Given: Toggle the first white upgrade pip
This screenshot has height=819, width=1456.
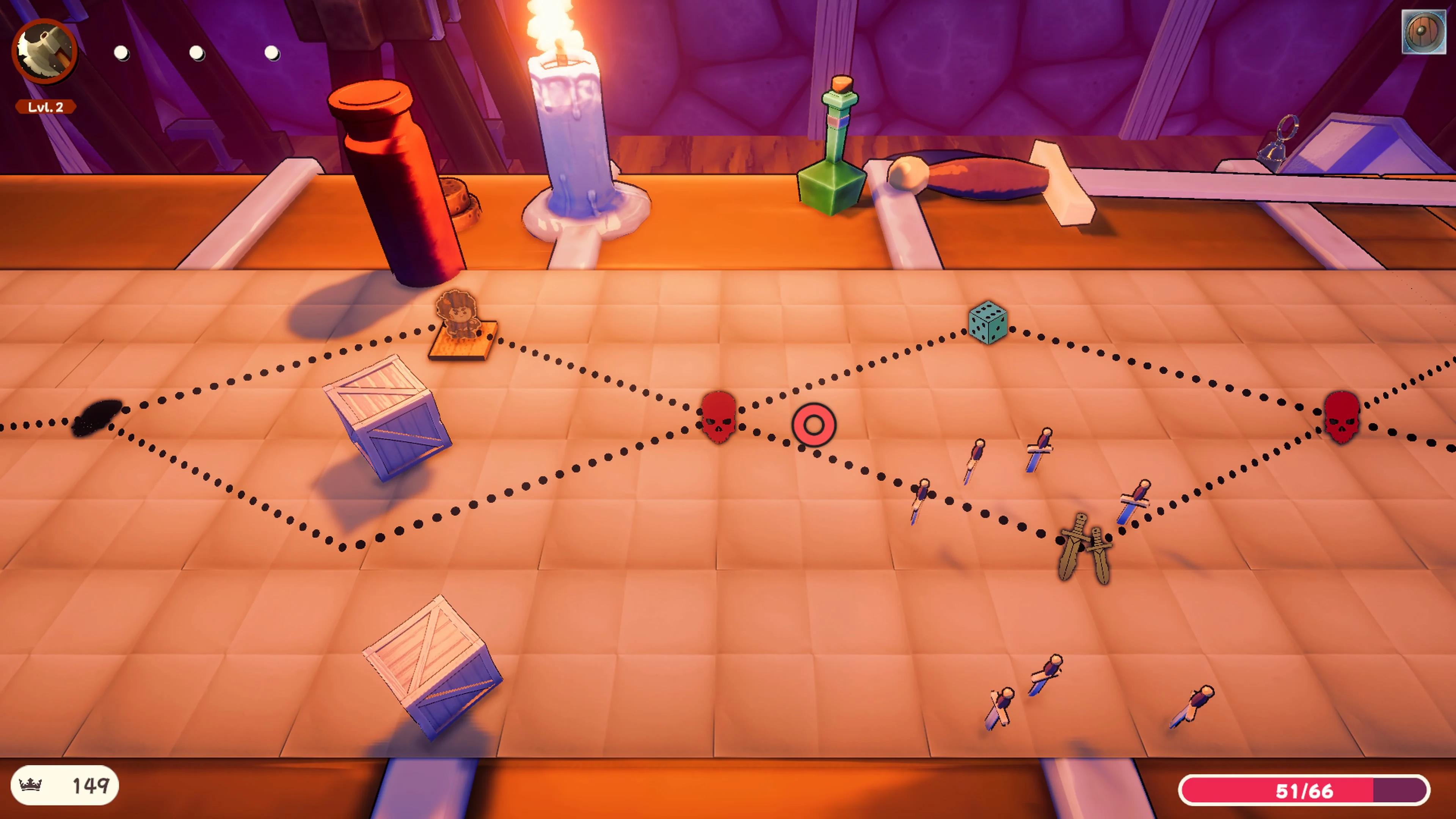Looking at the screenshot, I should click(121, 53).
